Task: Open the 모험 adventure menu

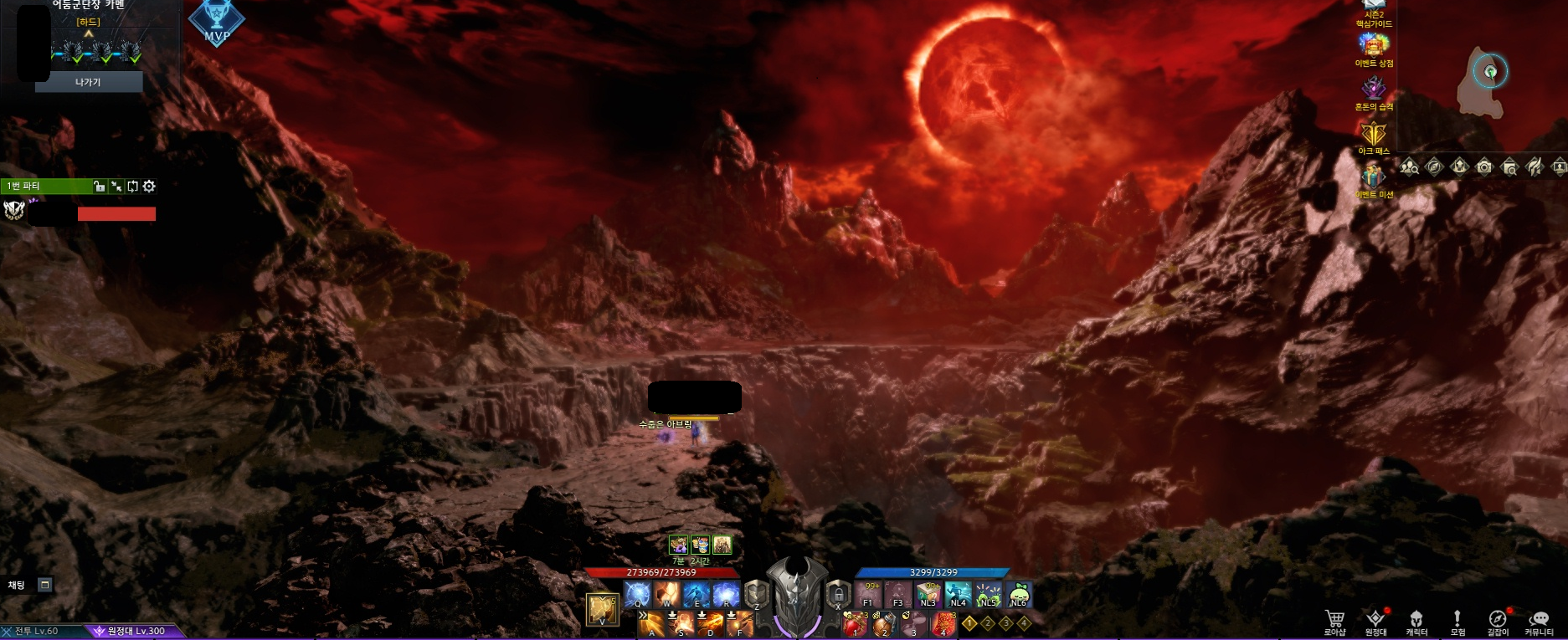Action: point(1457,620)
